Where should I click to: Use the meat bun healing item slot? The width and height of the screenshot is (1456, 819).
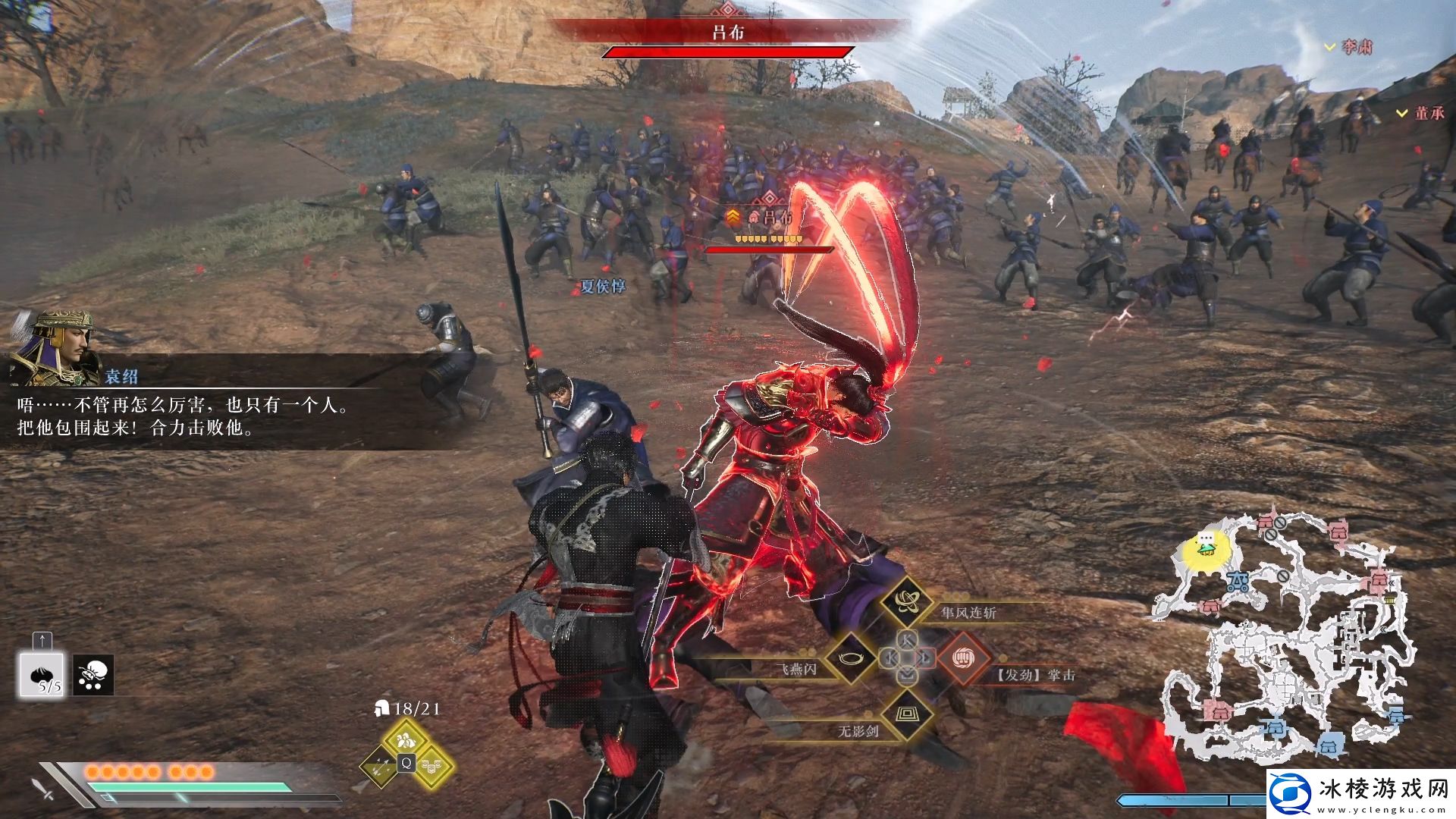[42, 675]
